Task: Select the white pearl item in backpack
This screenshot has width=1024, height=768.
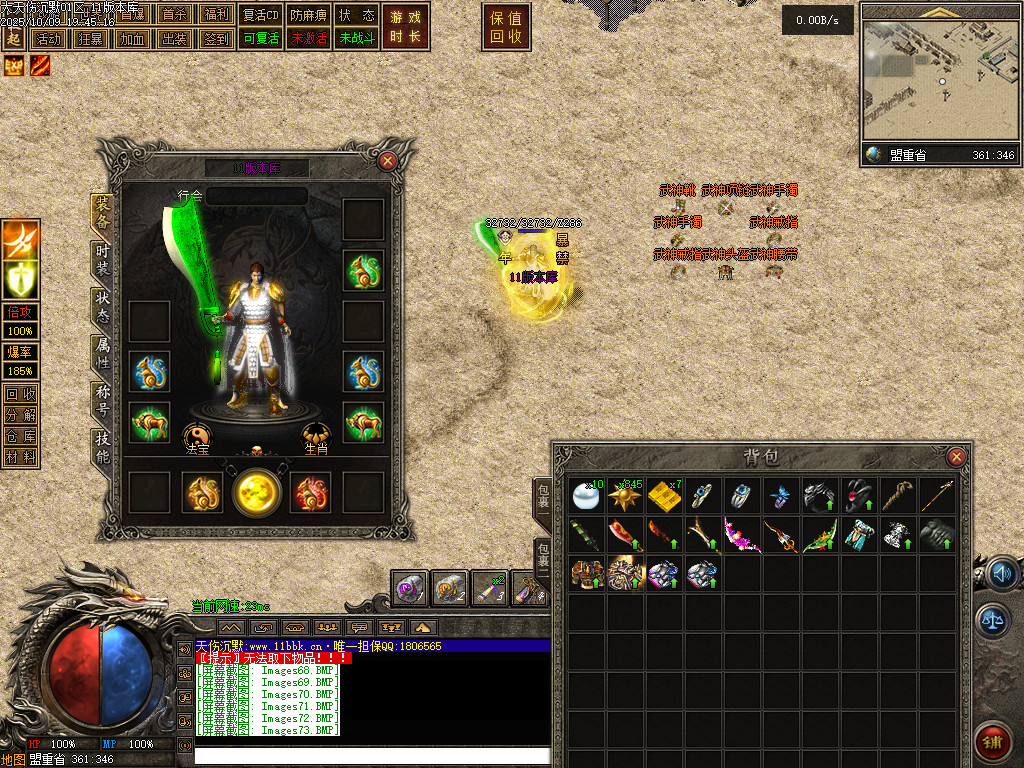Action: (586, 496)
